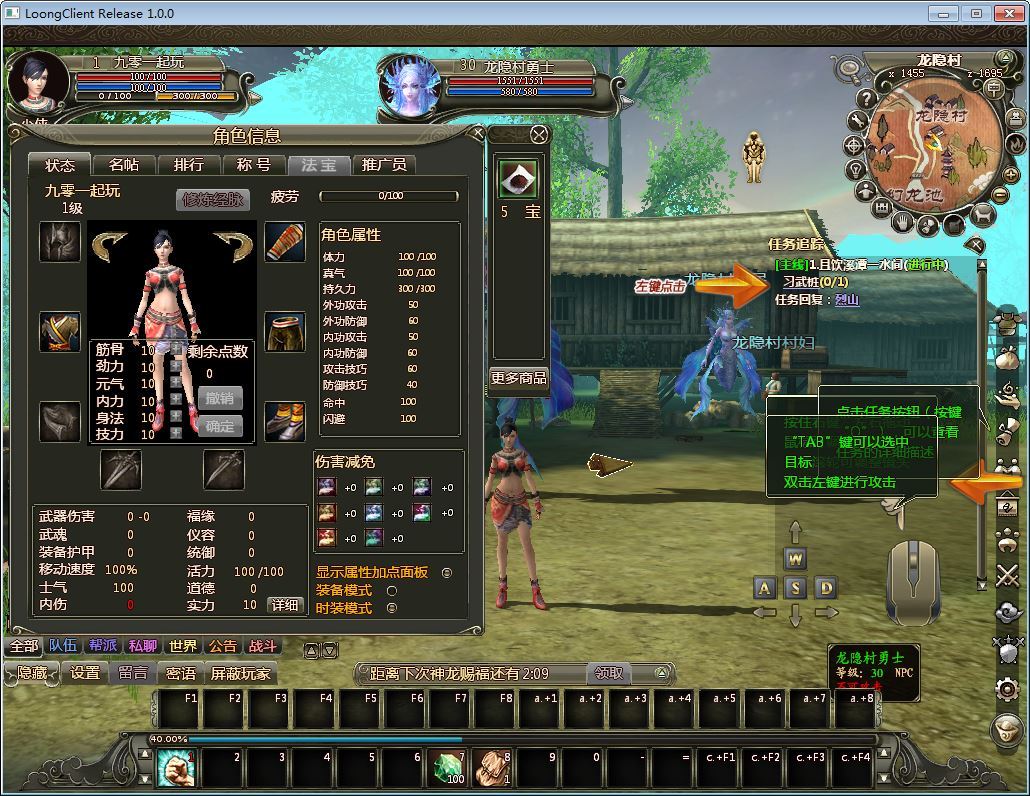1030x796 pixels.
Task: Choose the 时装模式 option
Action: [x=392, y=608]
